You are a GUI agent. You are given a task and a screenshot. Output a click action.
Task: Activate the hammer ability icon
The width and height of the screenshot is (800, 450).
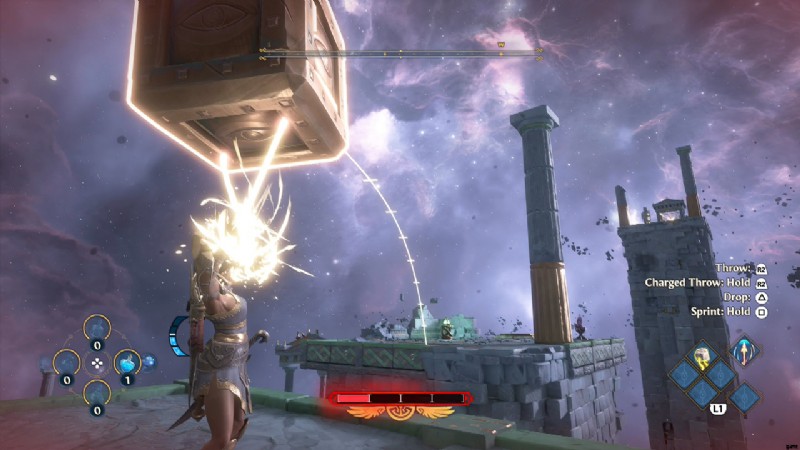coord(704,355)
